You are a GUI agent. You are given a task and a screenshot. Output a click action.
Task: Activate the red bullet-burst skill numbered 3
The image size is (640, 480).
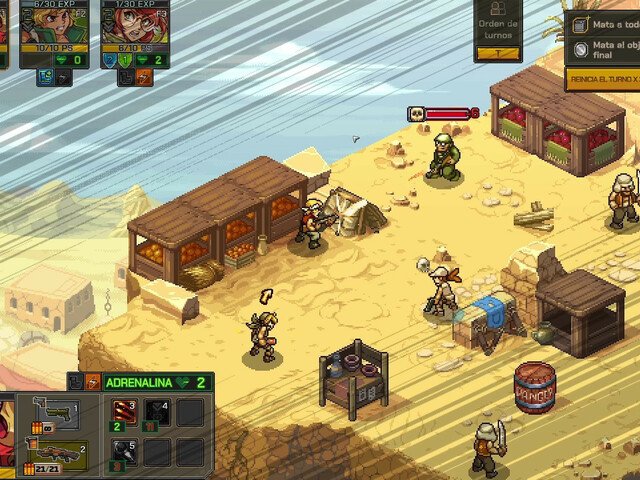pos(125,412)
